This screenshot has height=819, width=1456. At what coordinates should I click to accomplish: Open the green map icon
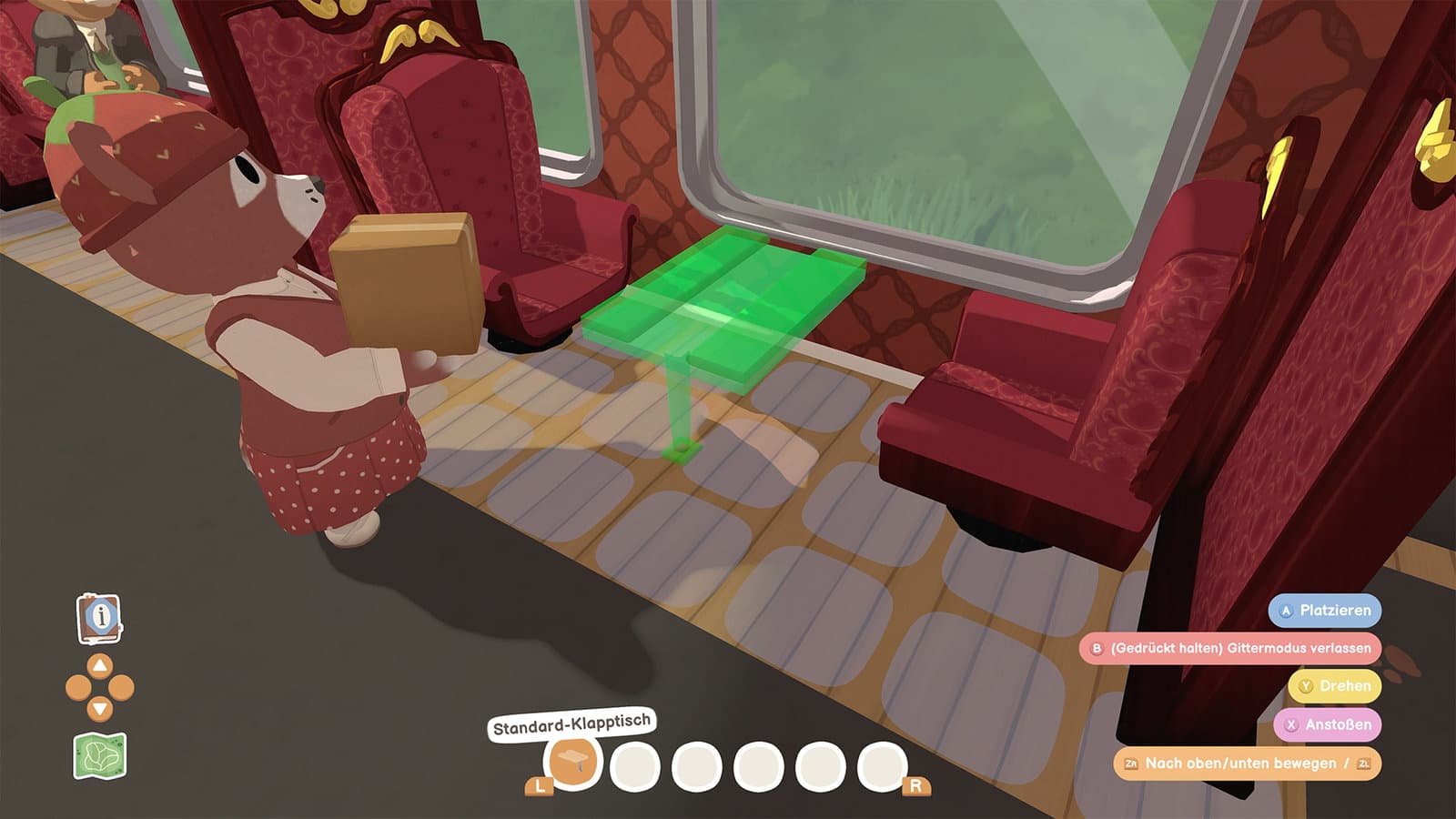click(99, 756)
